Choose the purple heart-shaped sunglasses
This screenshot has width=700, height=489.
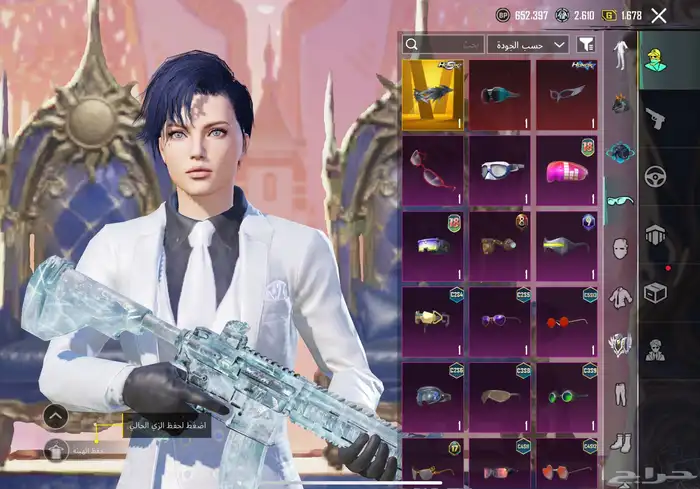coord(499,320)
